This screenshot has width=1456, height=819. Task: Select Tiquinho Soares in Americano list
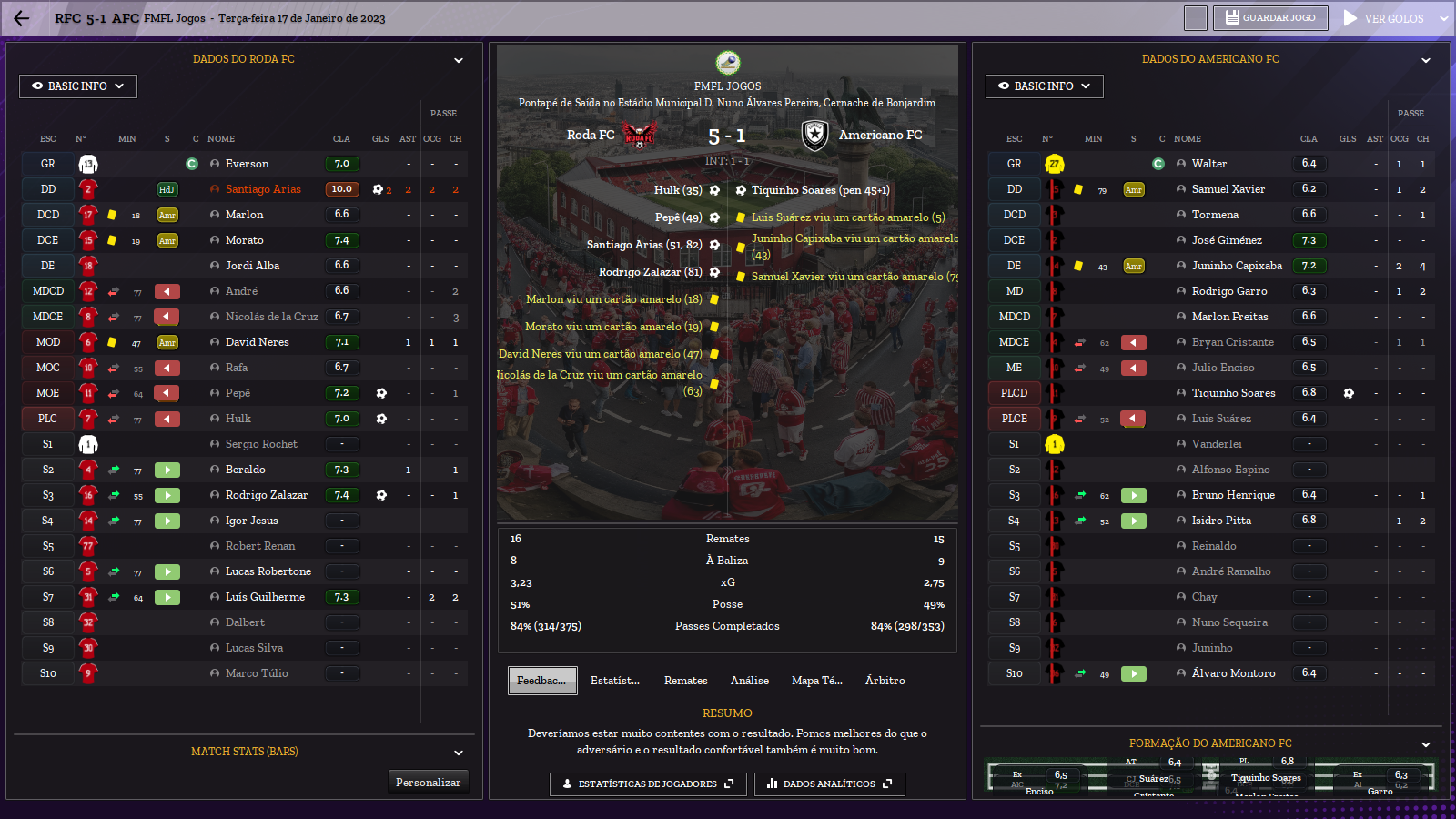click(x=1233, y=393)
